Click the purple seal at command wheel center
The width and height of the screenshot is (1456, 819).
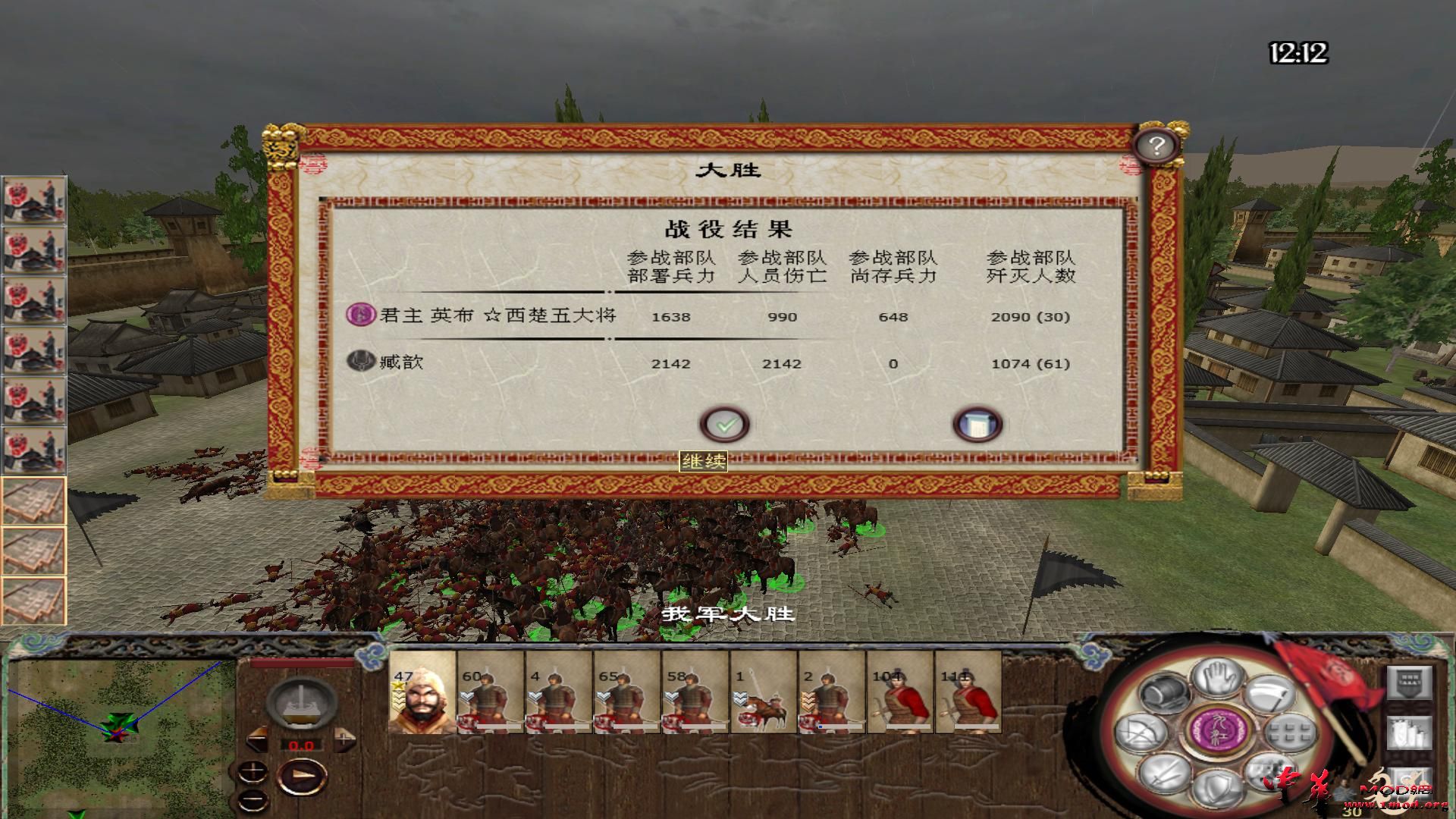click(1217, 730)
